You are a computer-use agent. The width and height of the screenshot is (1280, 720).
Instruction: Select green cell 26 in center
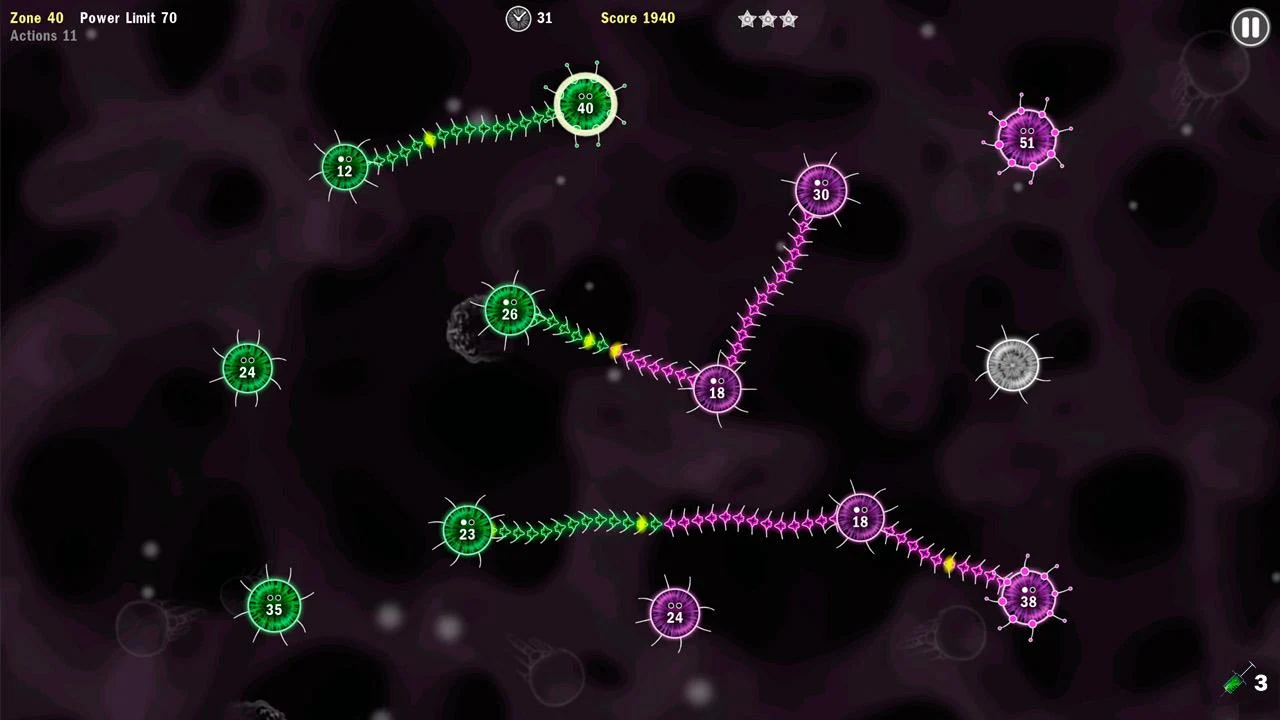pos(510,312)
